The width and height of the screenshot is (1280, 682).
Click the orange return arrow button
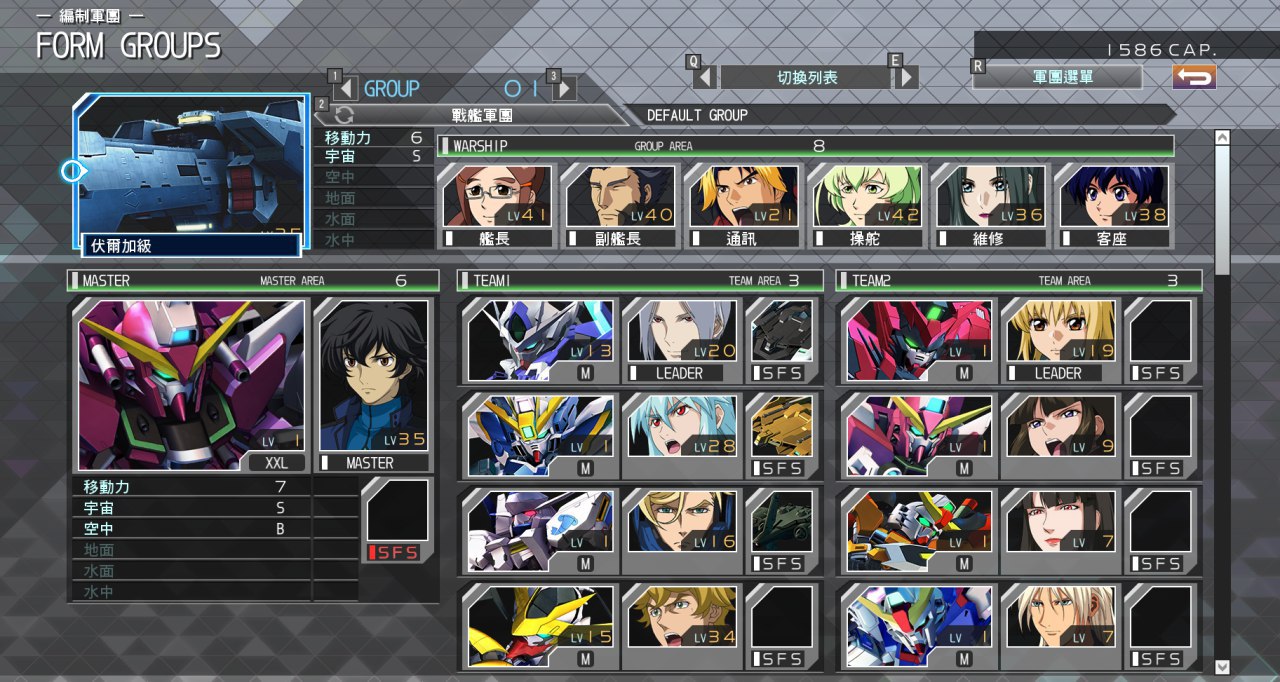pos(1194,77)
